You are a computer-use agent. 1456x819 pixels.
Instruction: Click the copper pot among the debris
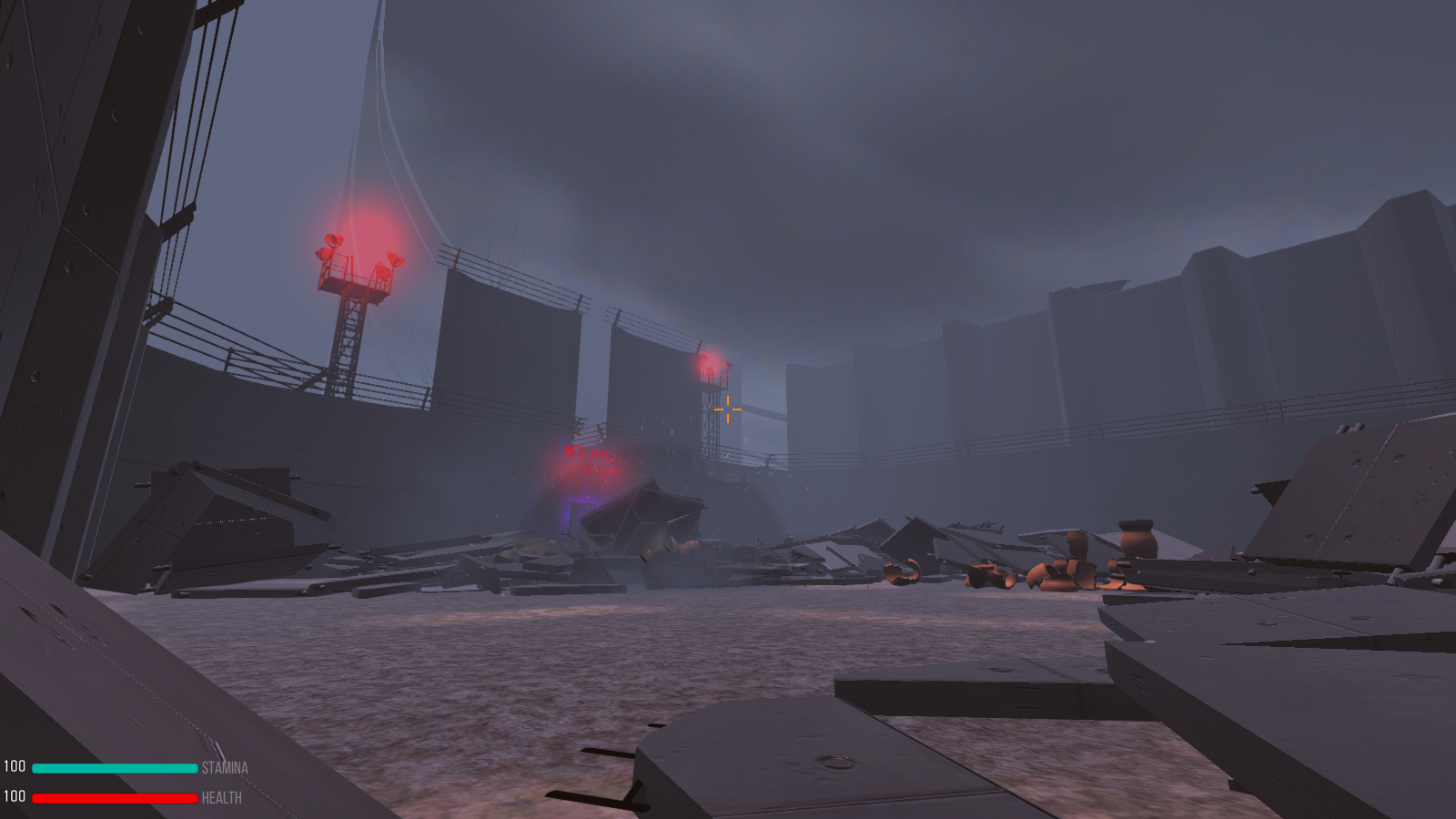pyautogui.click(x=1137, y=541)
